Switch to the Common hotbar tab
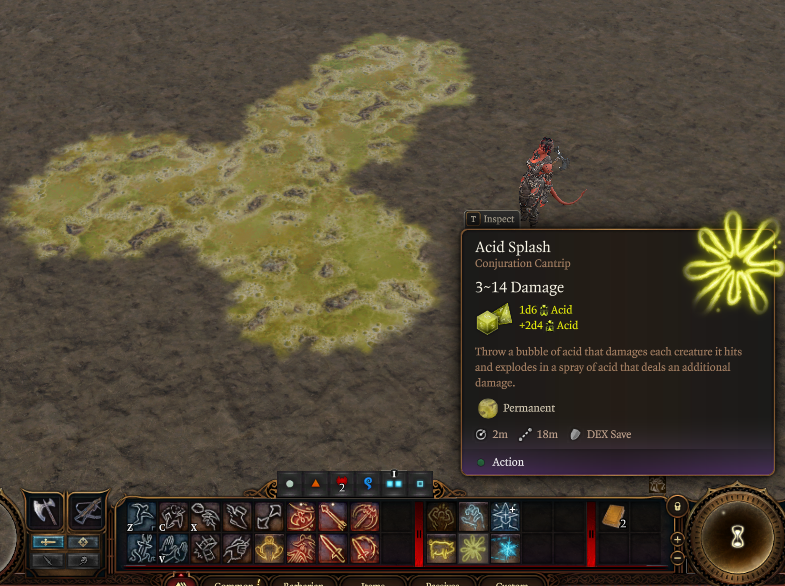Viewport: 785px width, 586px height. [232, 581]
